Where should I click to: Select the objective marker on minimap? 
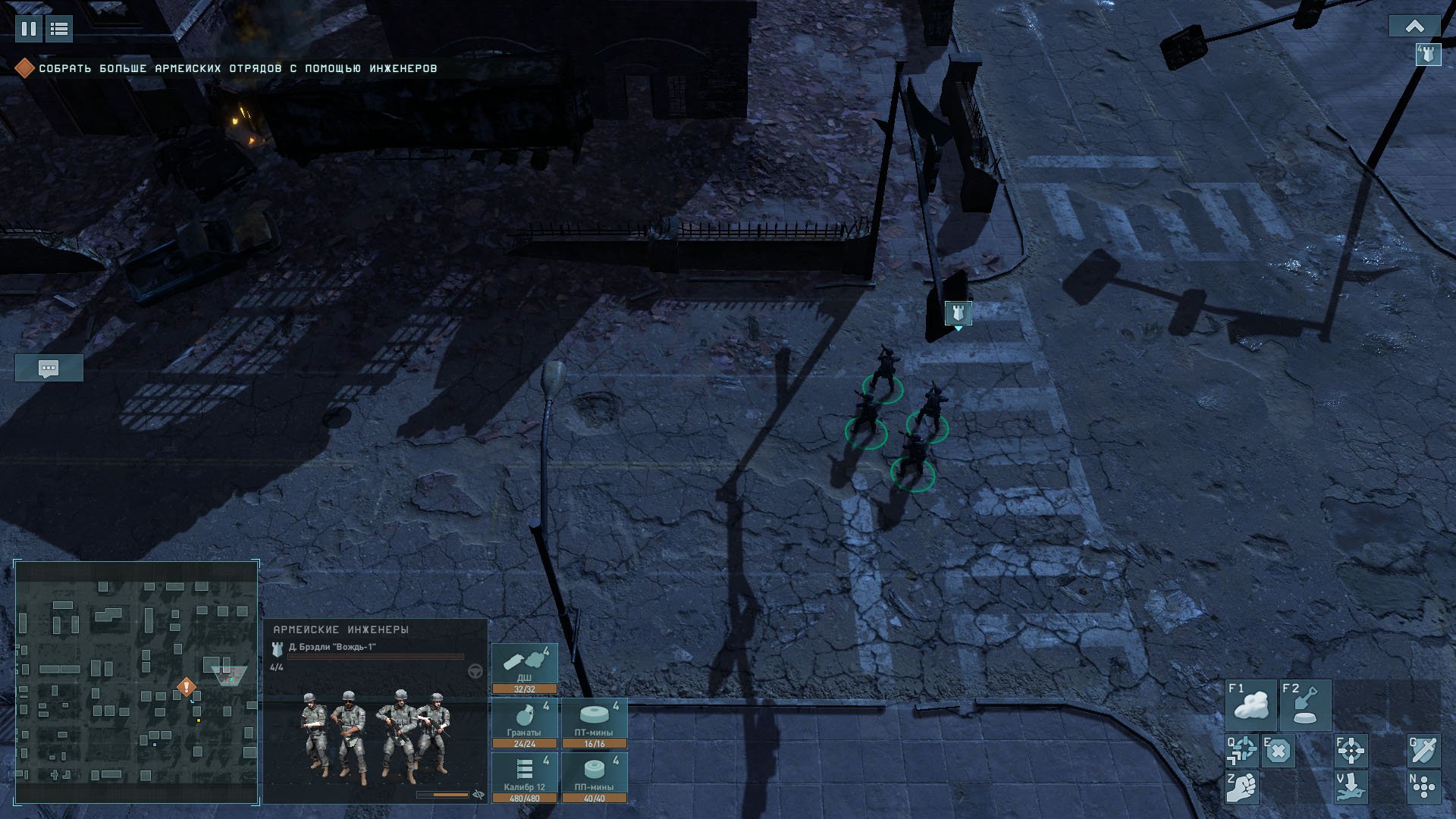[187, 687]
